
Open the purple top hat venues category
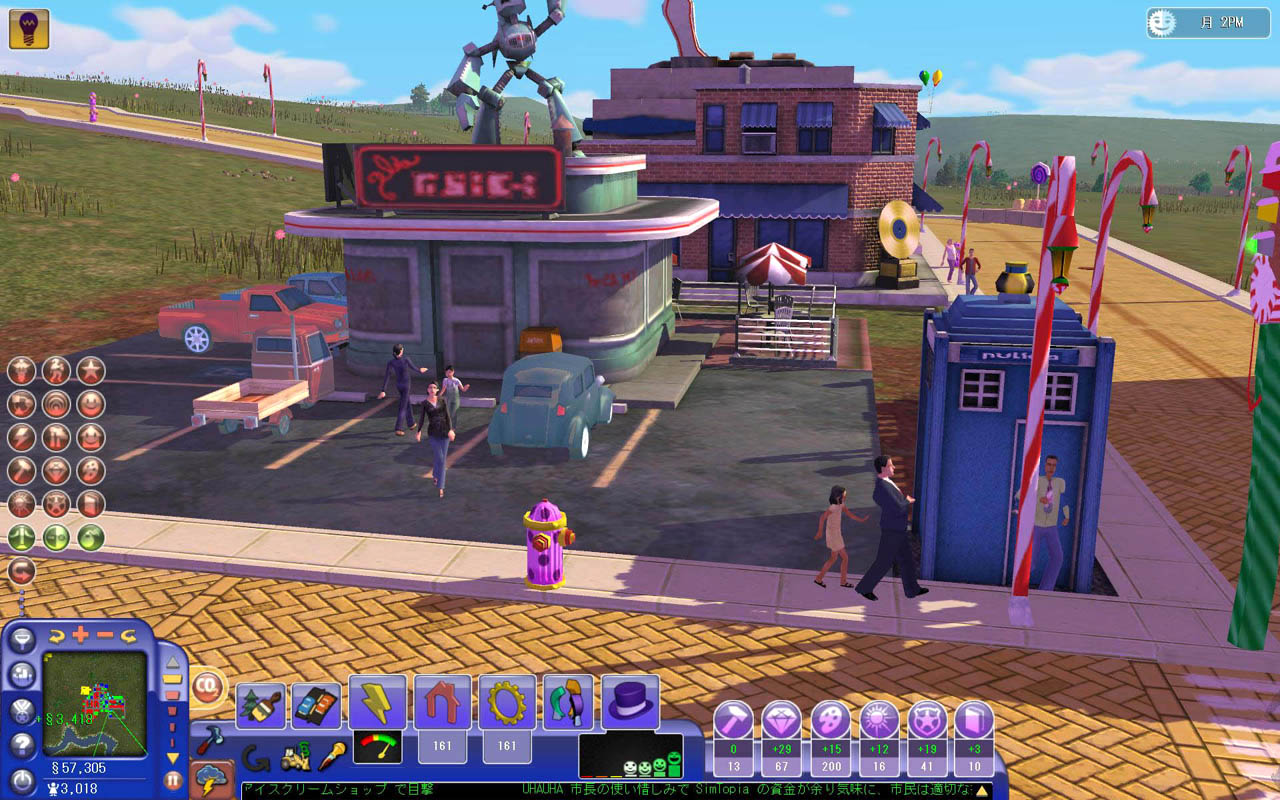point(631,702)
